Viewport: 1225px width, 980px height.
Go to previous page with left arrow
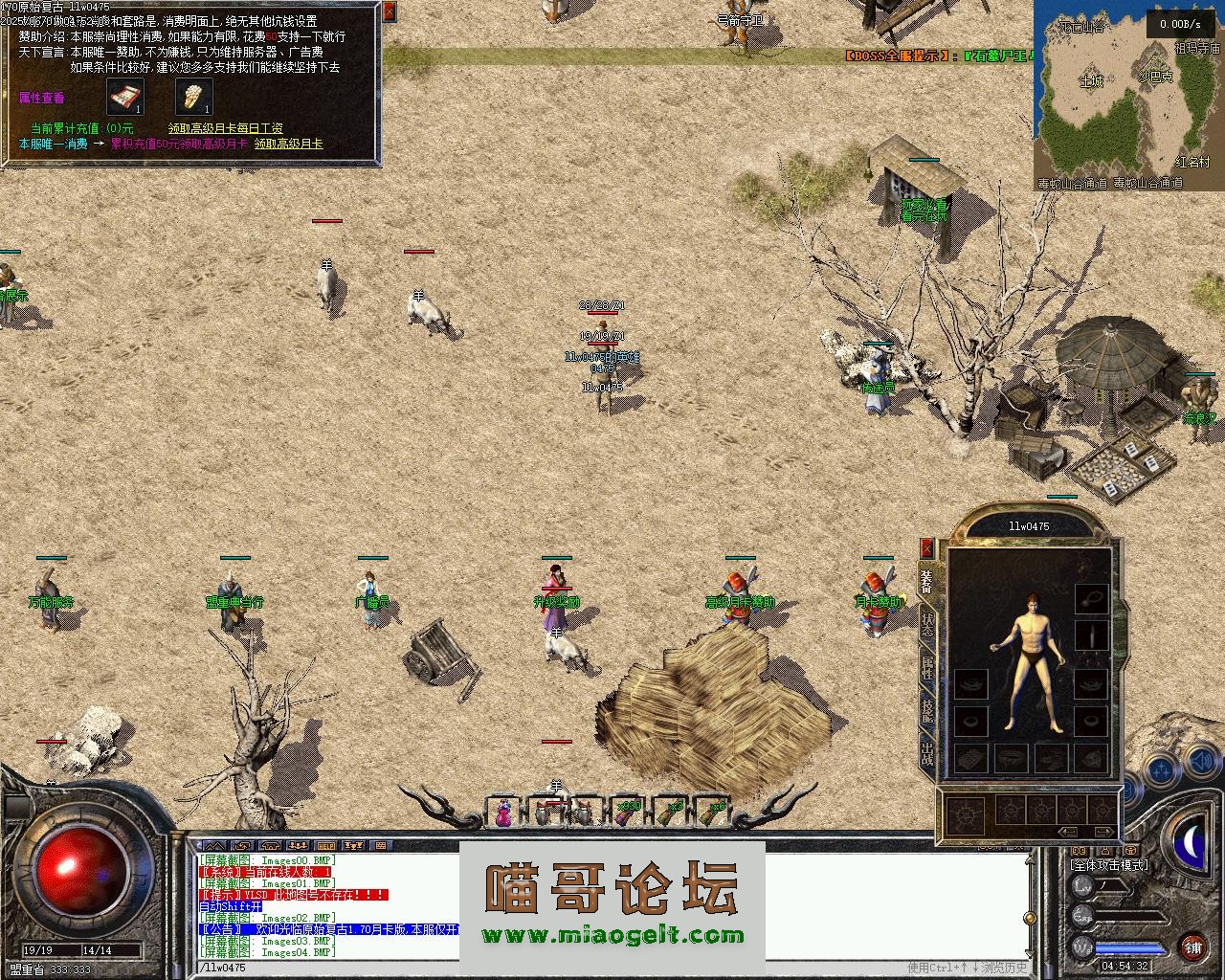coord(1068,832)
